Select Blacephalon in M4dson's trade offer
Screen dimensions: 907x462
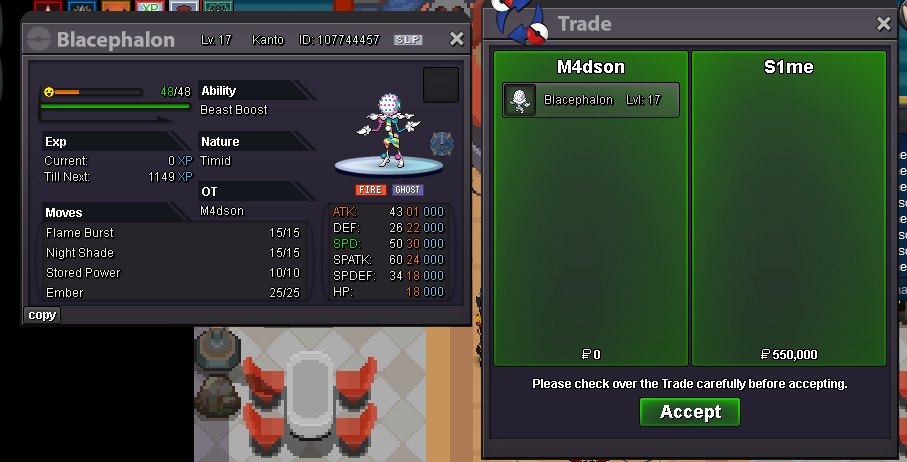[590, 100]
